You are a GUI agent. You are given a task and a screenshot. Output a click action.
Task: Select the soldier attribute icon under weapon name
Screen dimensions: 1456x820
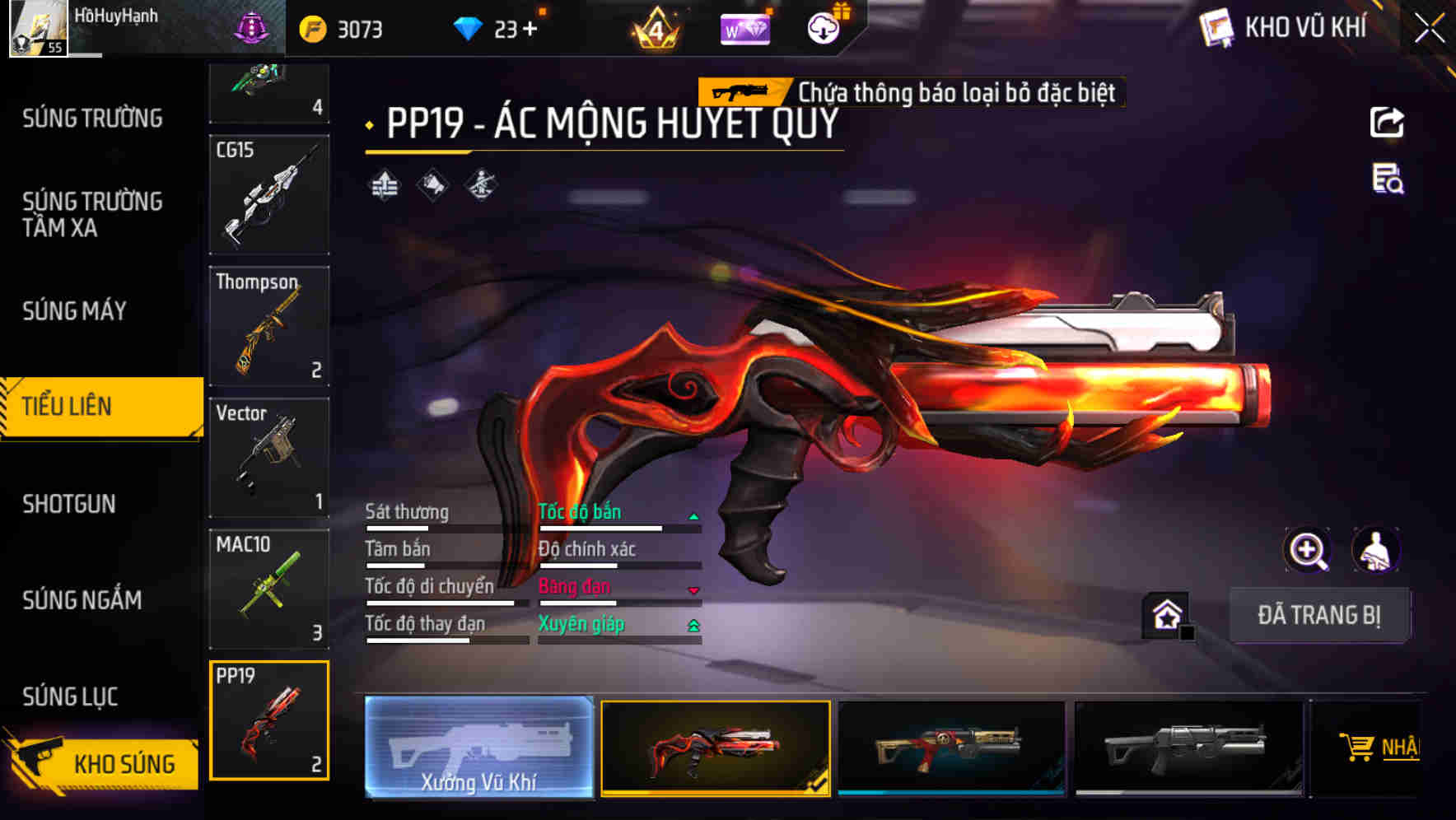click(480, 184)
